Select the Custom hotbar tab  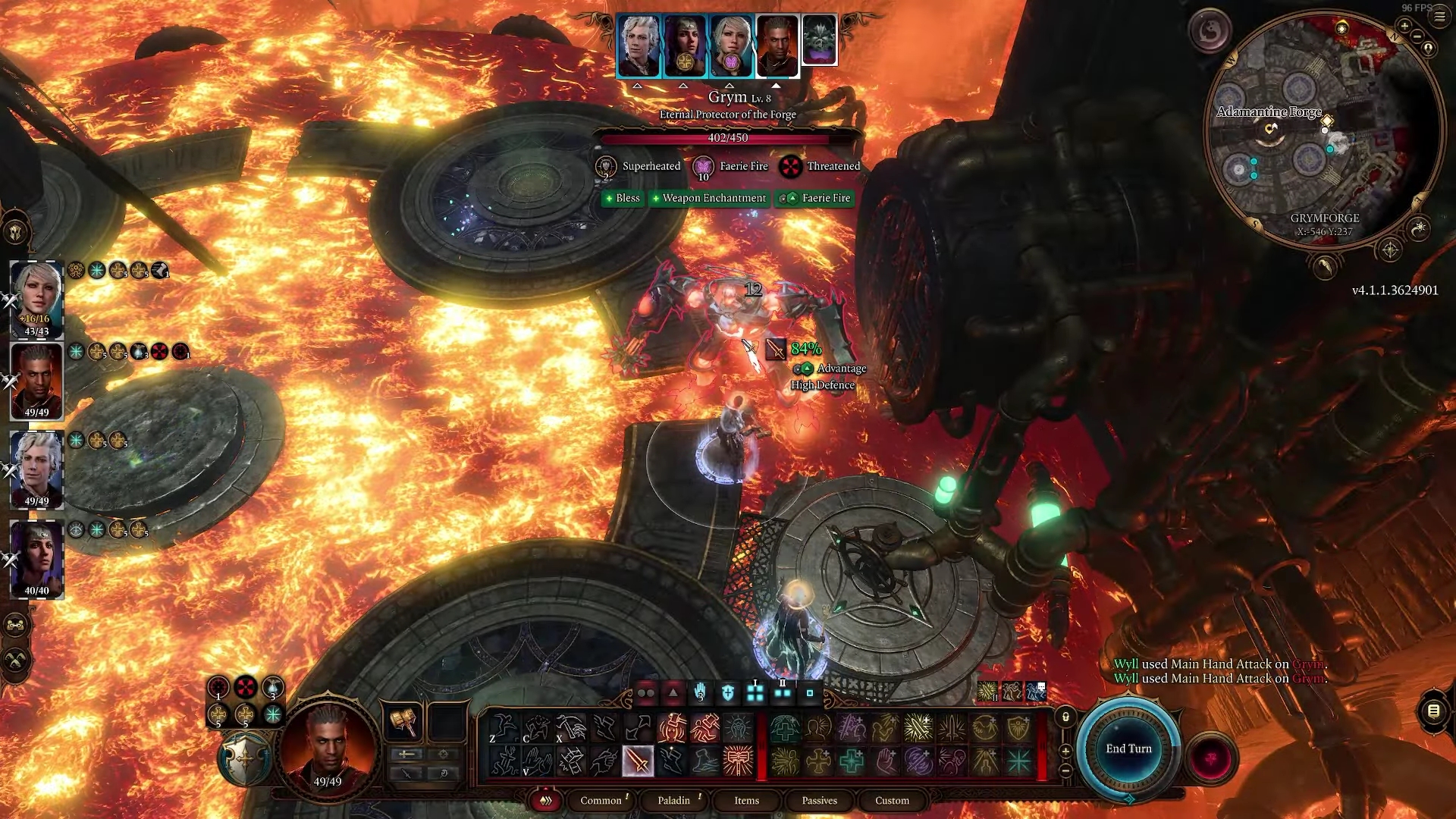click(x=892, y=800)
